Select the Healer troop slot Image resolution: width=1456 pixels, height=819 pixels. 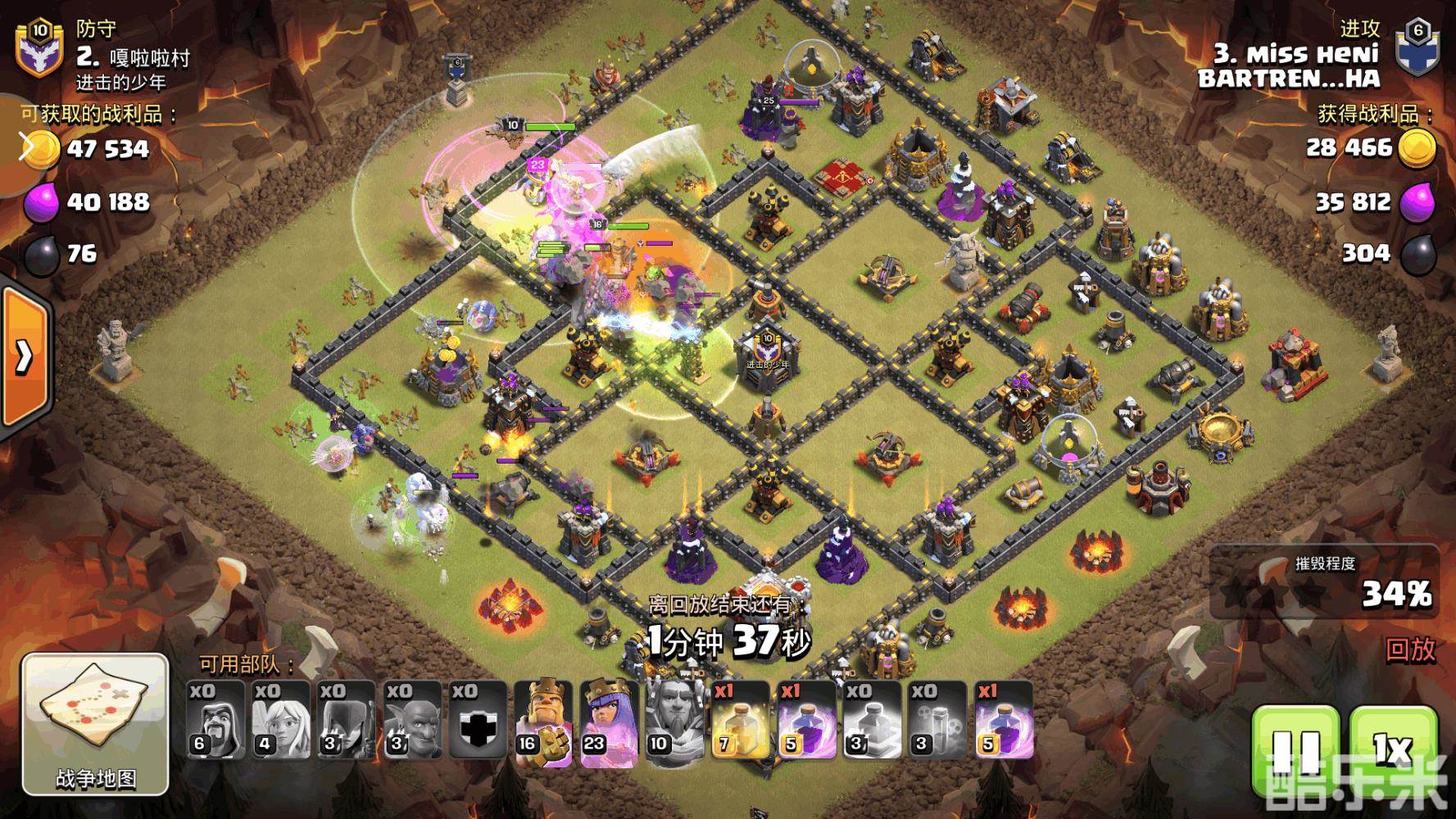[281, 721]
